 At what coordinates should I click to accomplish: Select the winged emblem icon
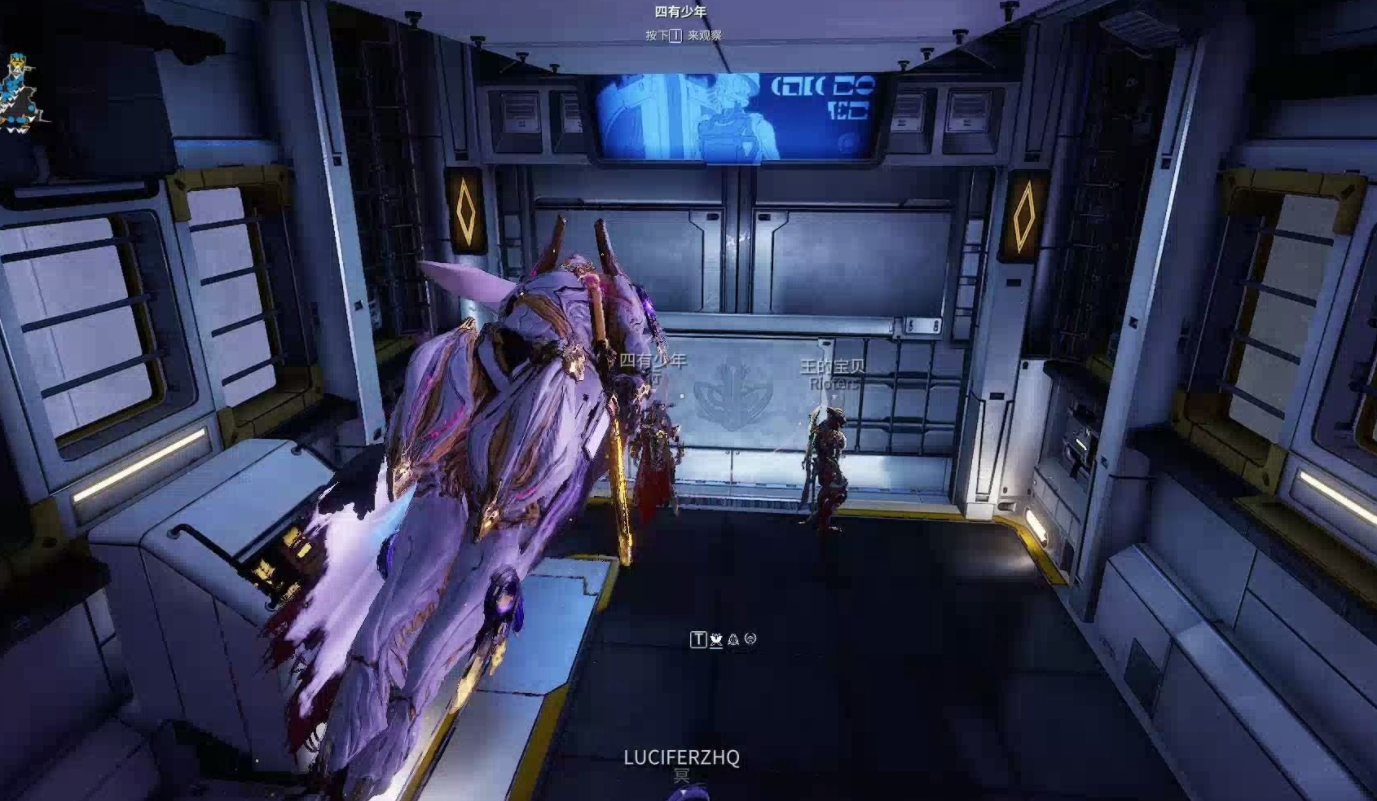(716, 639)
